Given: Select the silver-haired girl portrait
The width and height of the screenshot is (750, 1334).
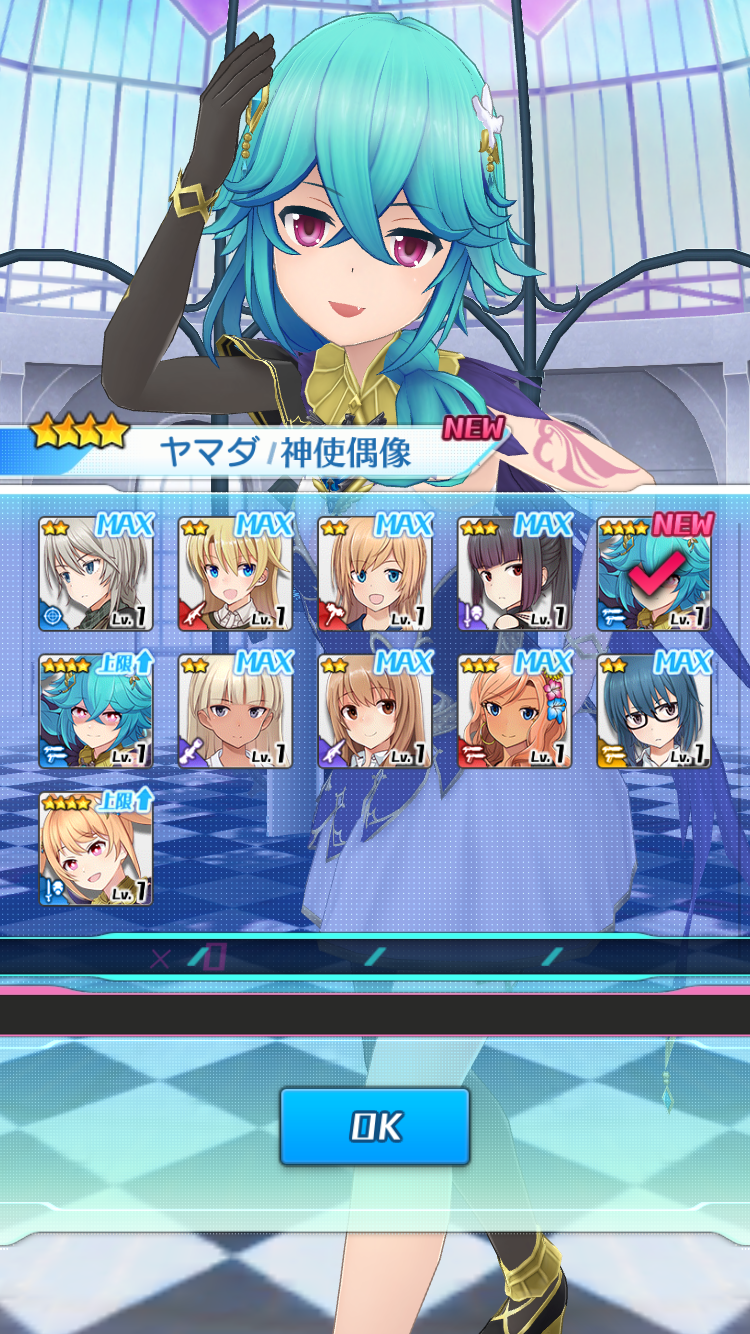Looking at the screenshot, I should (x=96, y=574).
